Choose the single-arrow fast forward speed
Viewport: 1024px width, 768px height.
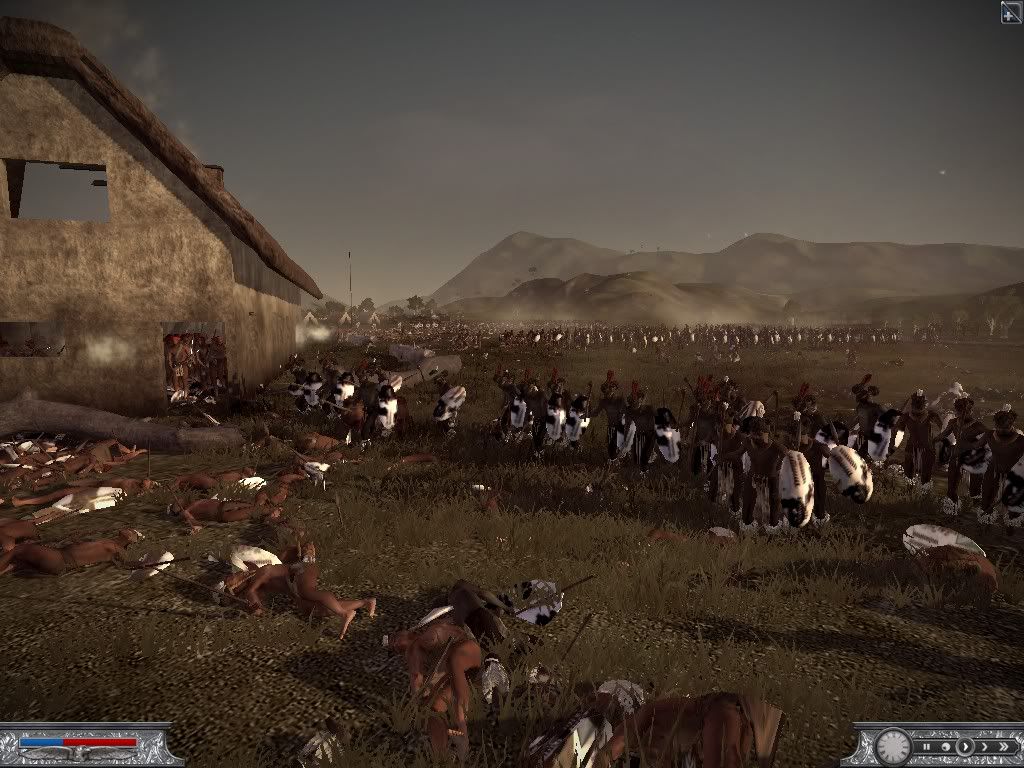click(x=984, y=746)
